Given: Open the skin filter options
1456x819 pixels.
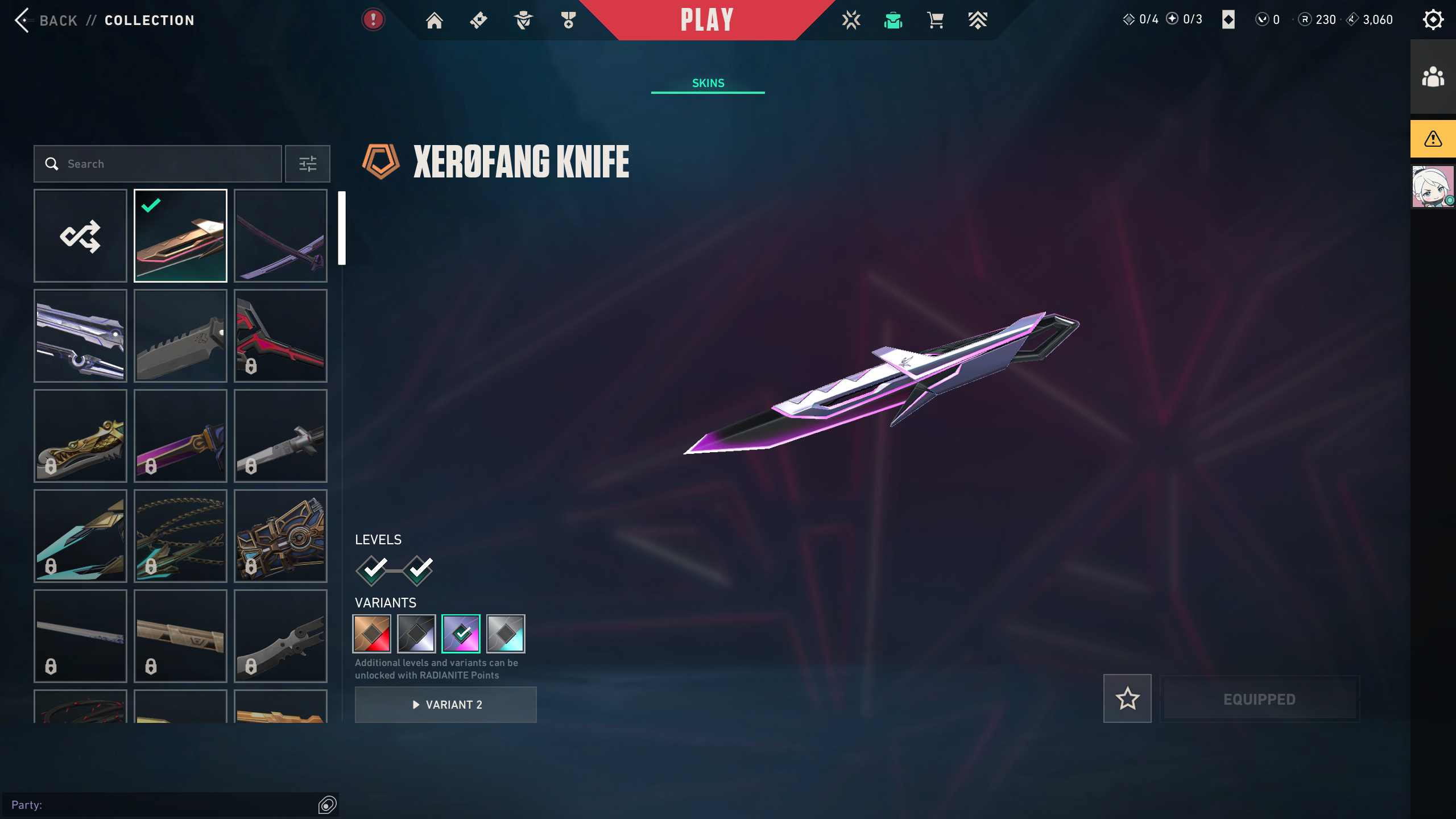Looking at the screenshot, I should (x=308, y=164).
